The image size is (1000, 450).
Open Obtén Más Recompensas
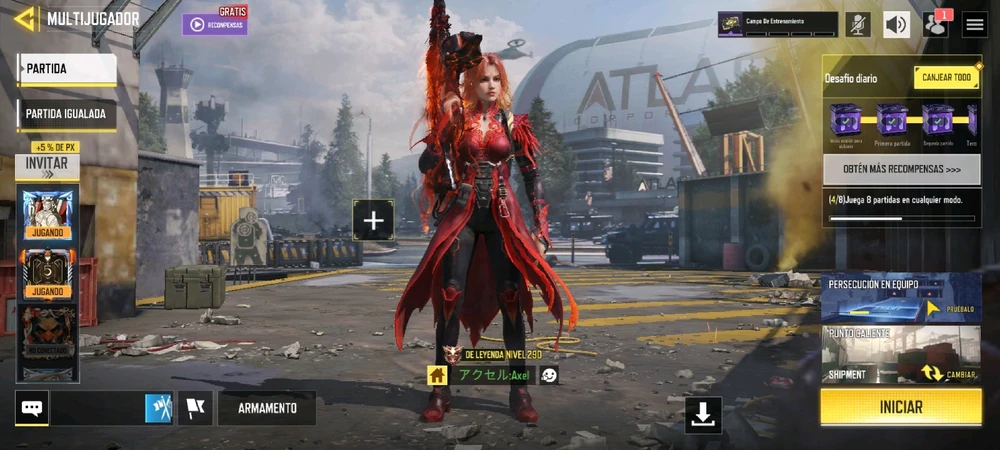[901, 170]
